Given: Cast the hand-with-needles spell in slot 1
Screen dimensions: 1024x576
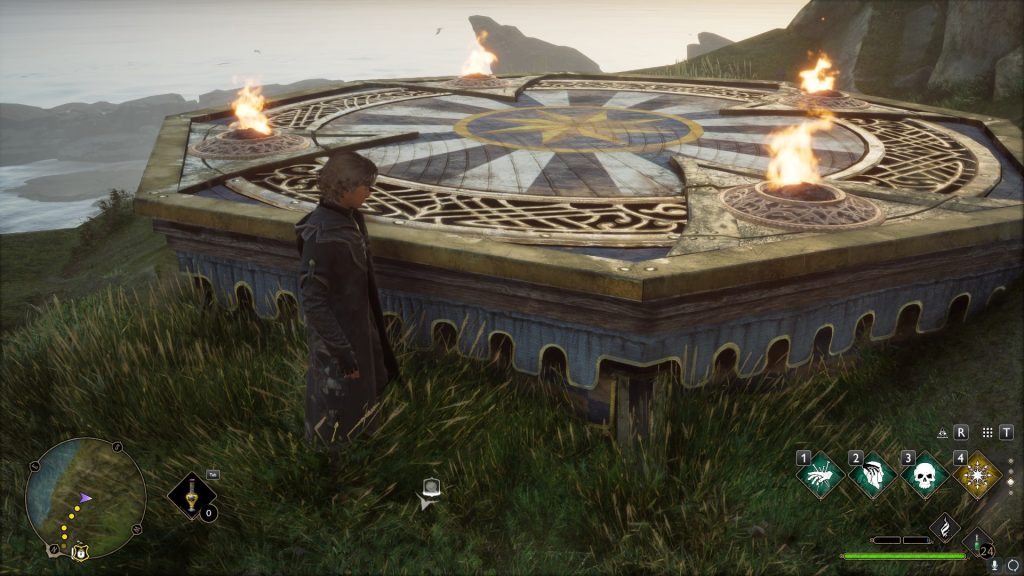Looking at the screenshot, I should pyautogui.click(x=820, y=475).
